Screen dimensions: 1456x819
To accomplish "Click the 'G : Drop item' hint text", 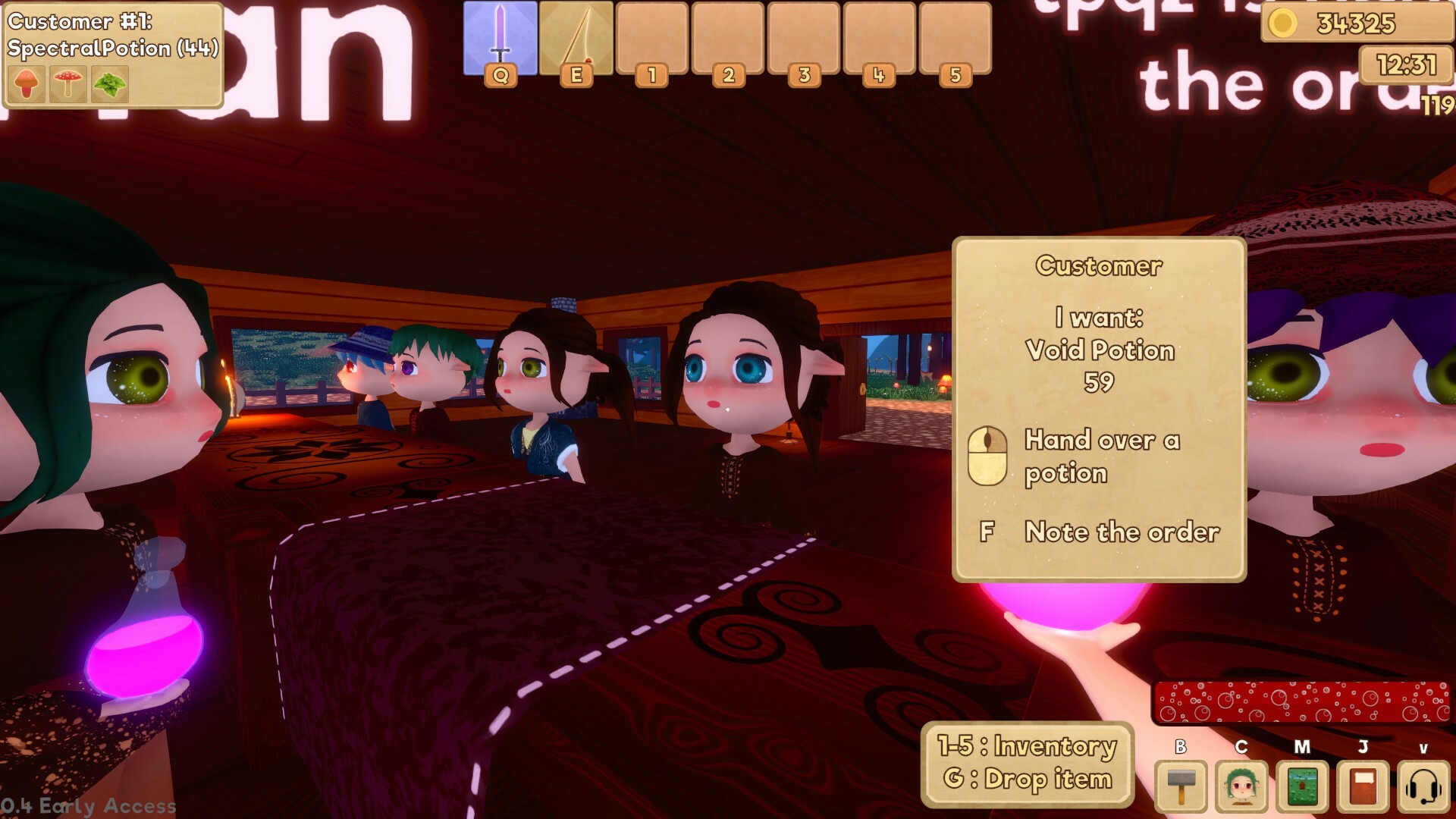I will coord(1027,778).
